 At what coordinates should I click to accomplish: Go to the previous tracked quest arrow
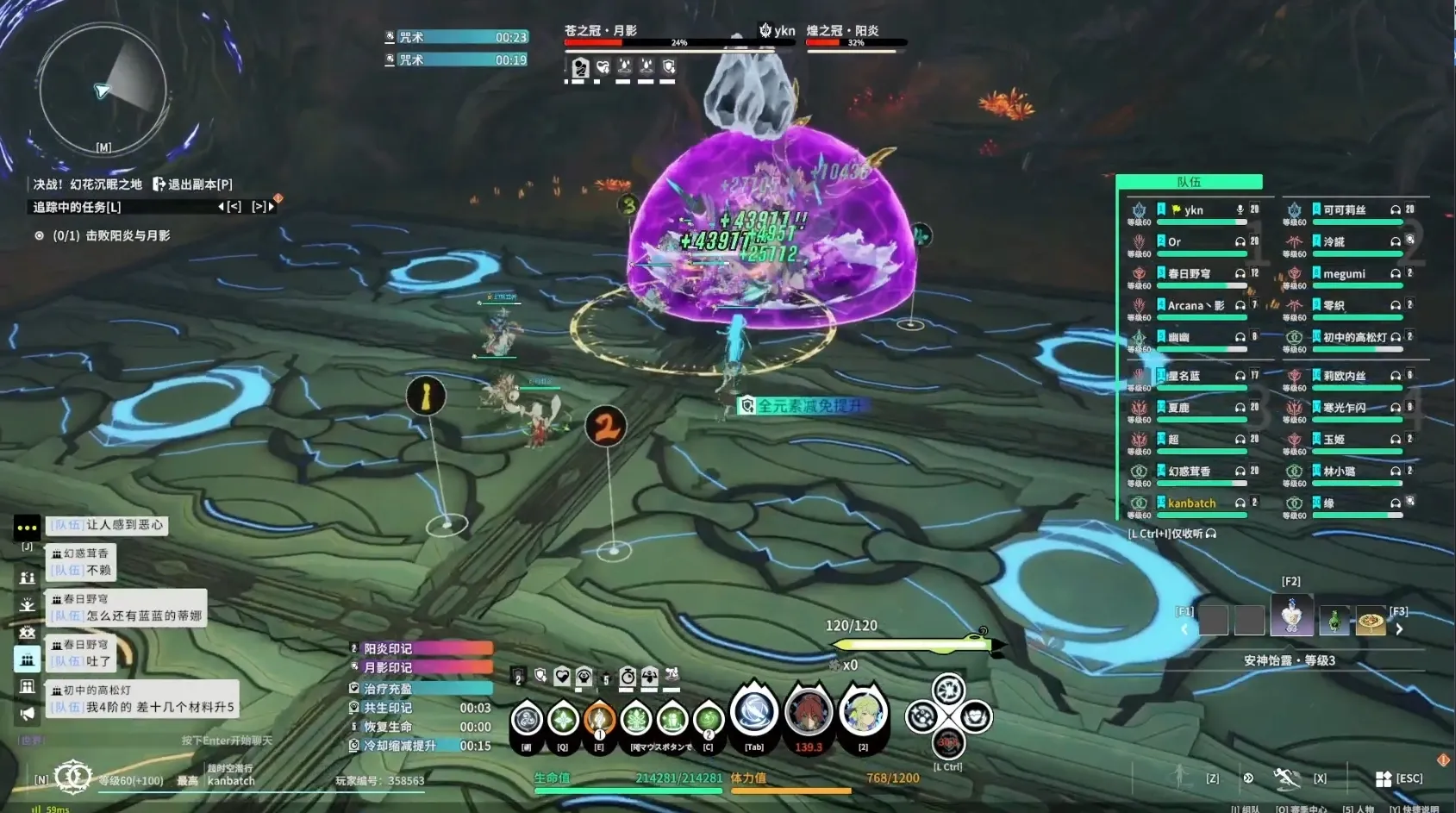coord(222,207)
